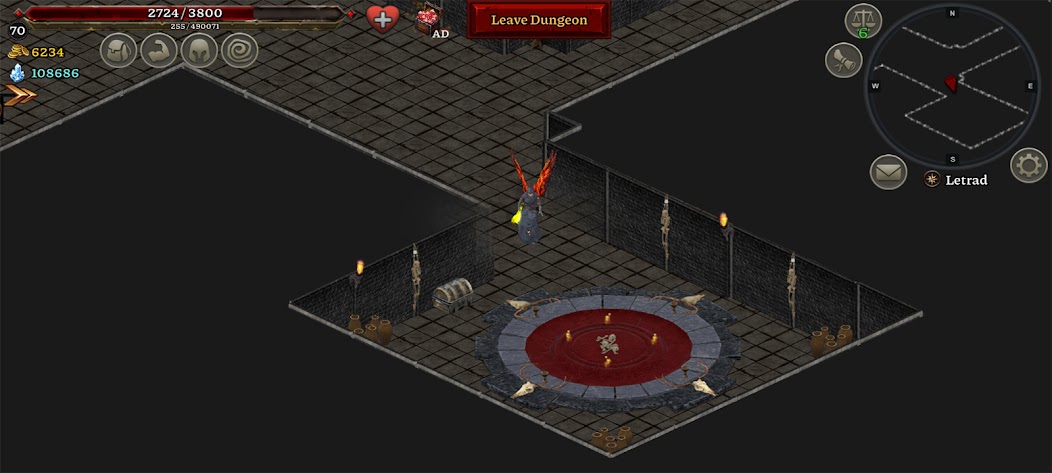The image size is (1052, 473).
Task: Use the heart heal button
Action: click(x=382, y=18)
